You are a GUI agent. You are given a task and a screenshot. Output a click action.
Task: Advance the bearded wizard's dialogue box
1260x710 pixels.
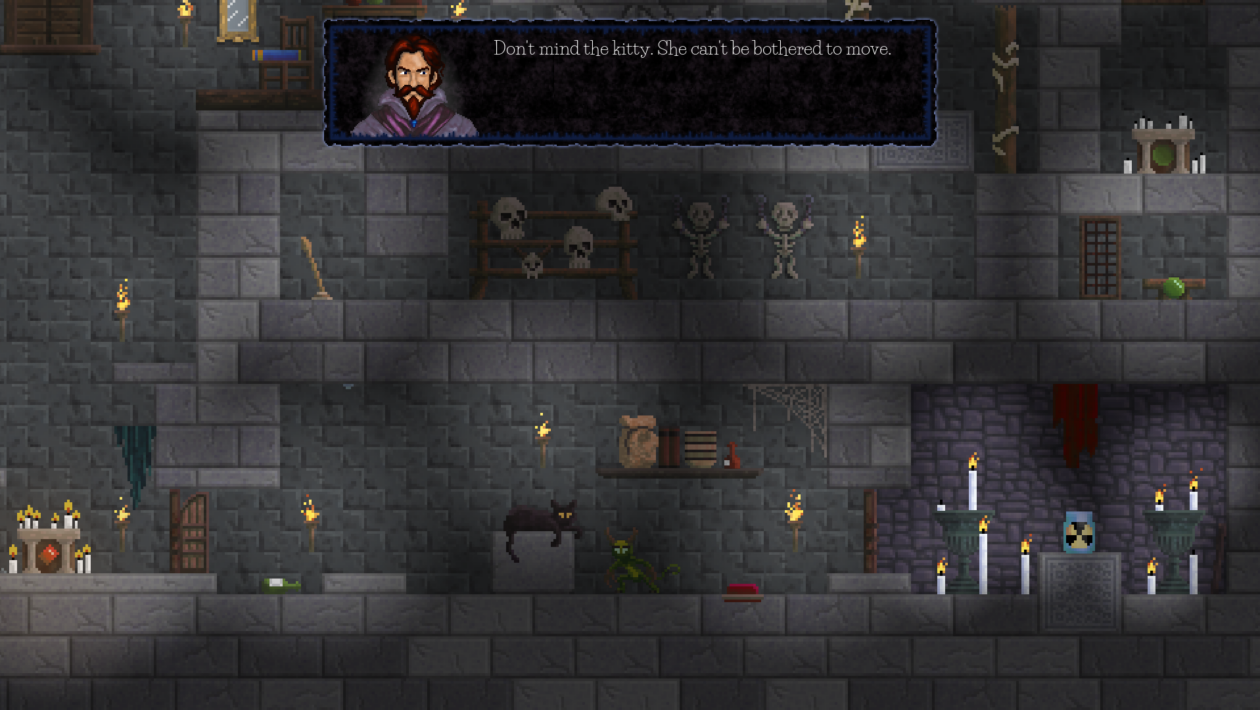pyautogui.click(x=630, y=84)
